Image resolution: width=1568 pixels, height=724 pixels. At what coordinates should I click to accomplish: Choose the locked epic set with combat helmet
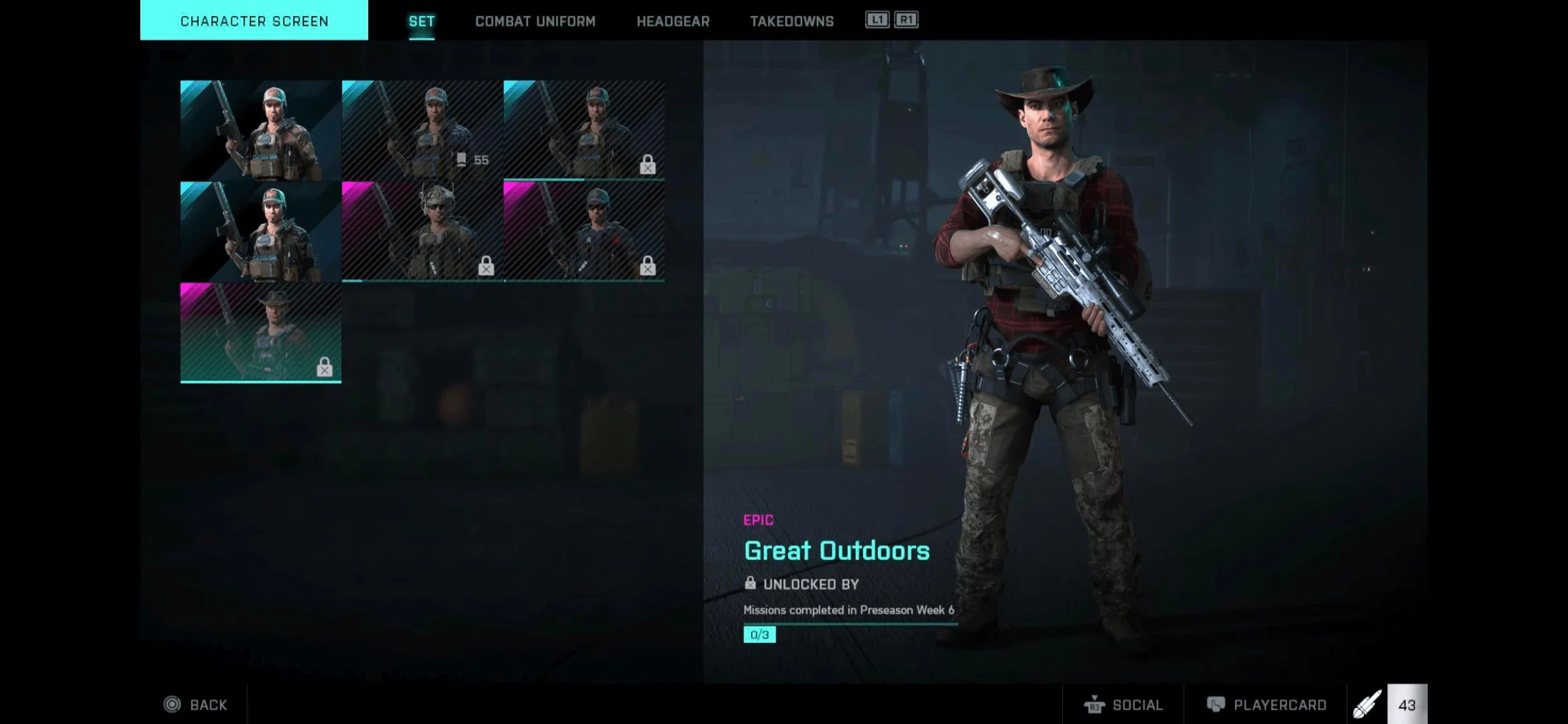[422, 230]
